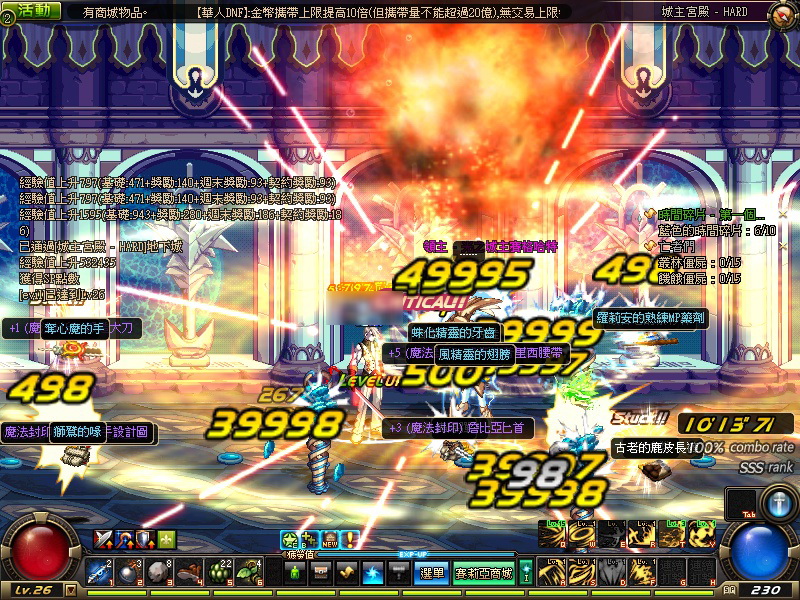Image resolution: width=800 pixels, height=600 pixels.
Task: Open the 賽莉亞商城 shop
Action: 484,573
